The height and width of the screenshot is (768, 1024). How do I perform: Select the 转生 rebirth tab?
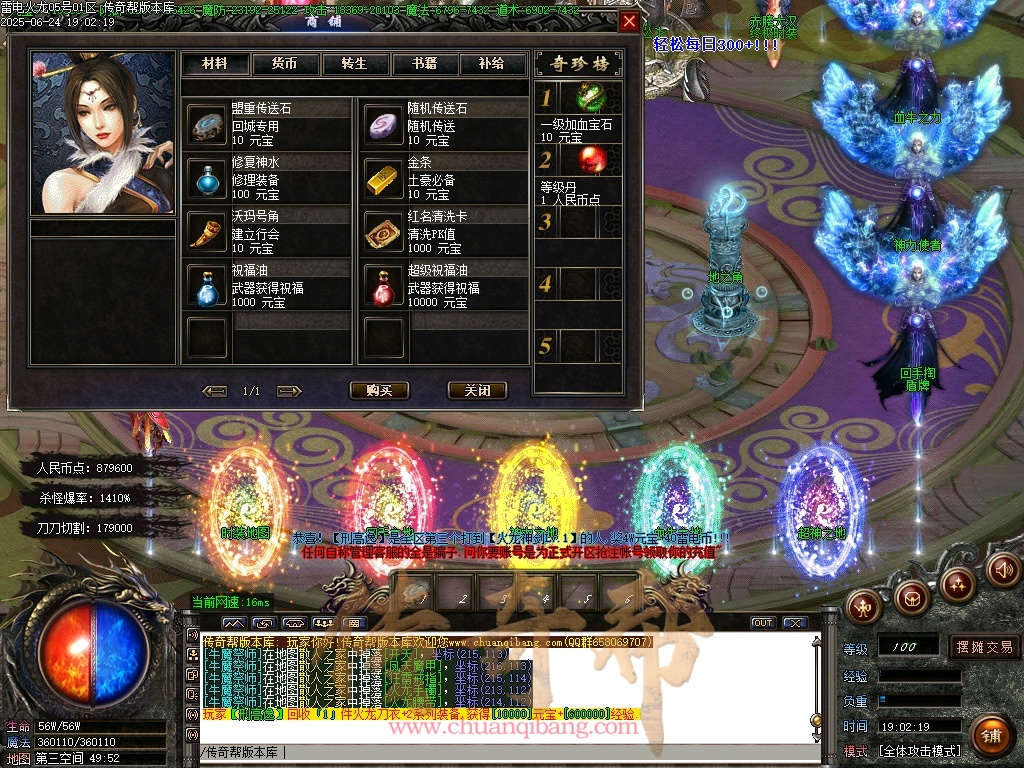click(x=354, y=64)
